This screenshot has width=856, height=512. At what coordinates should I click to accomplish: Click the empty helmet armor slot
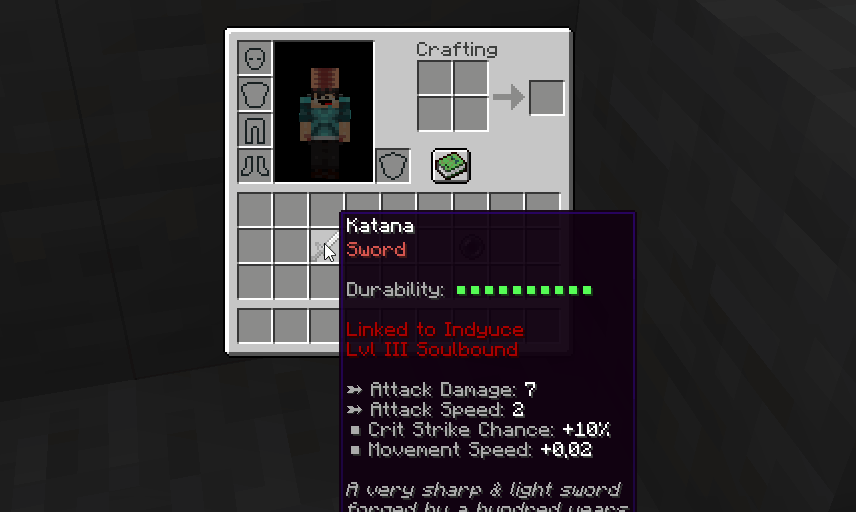(255, 58)
